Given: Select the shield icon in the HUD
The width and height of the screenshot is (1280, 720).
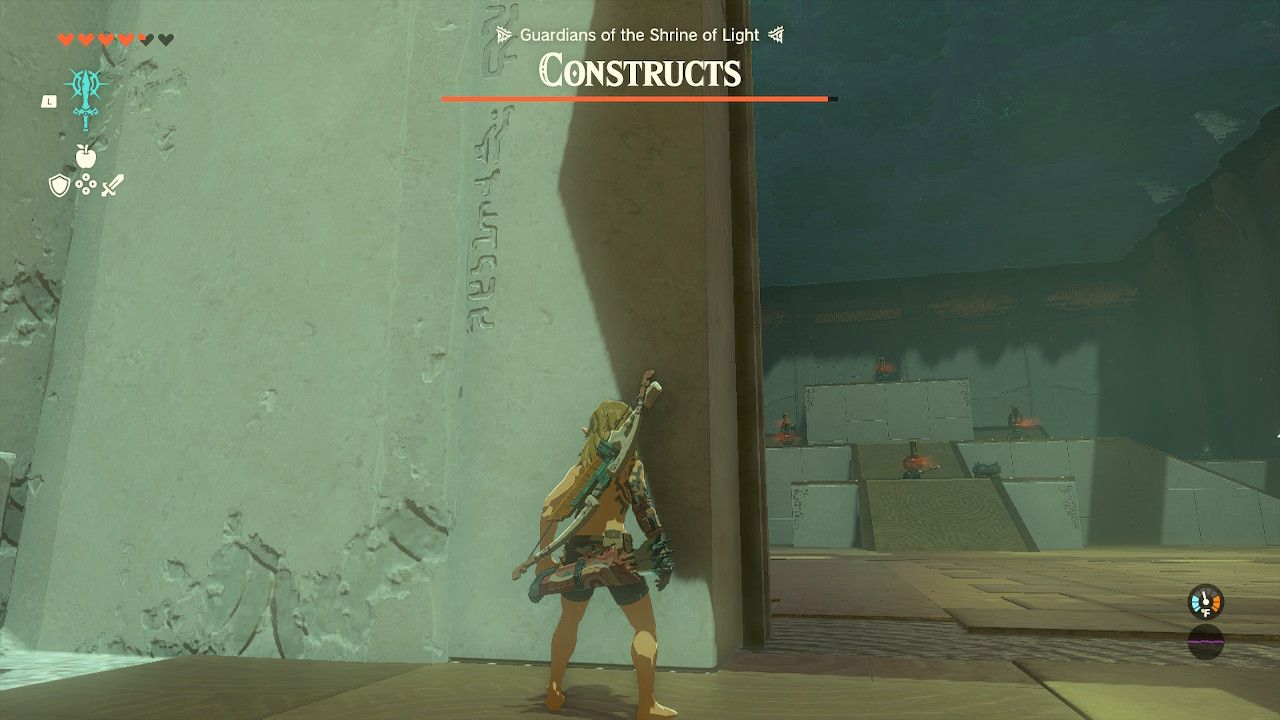Looking at the screenshot, I should click(58, 184).
